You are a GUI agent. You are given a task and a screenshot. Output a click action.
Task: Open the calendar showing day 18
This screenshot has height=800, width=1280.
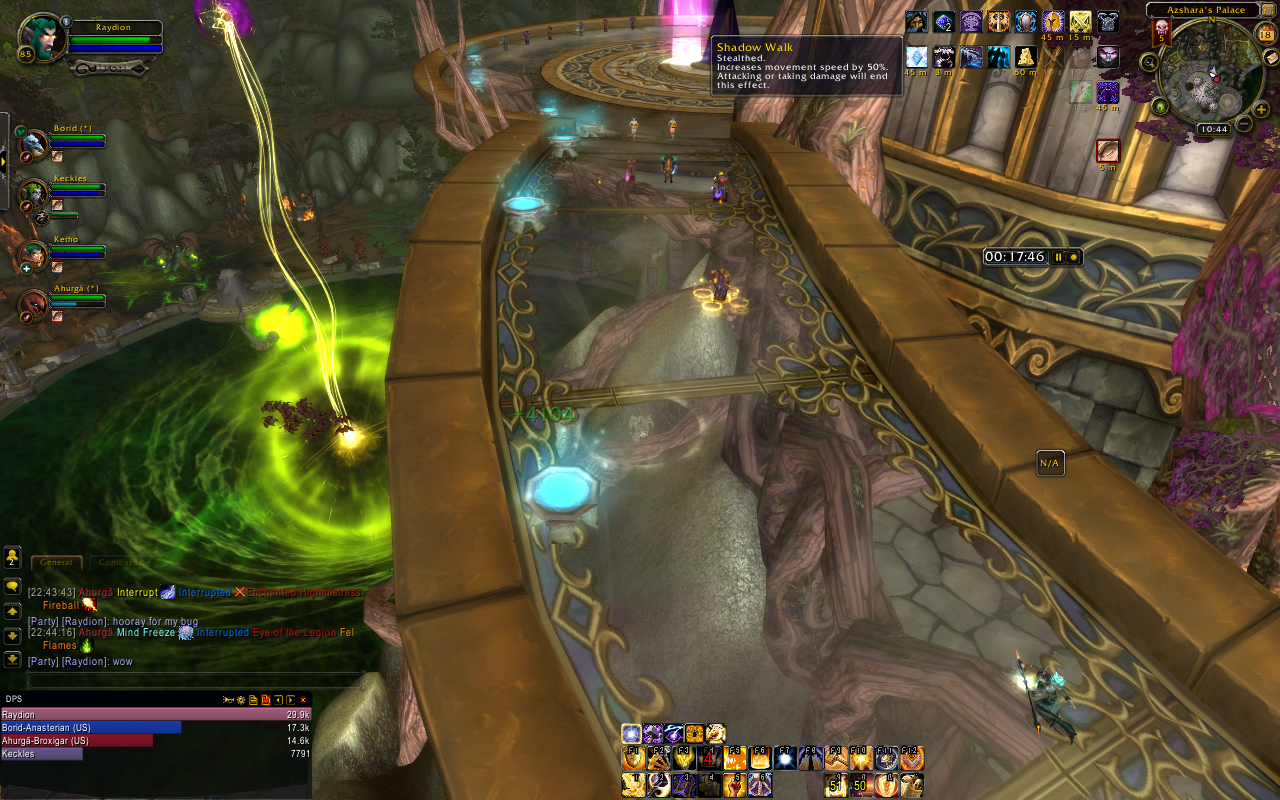tap(1265, 34)
